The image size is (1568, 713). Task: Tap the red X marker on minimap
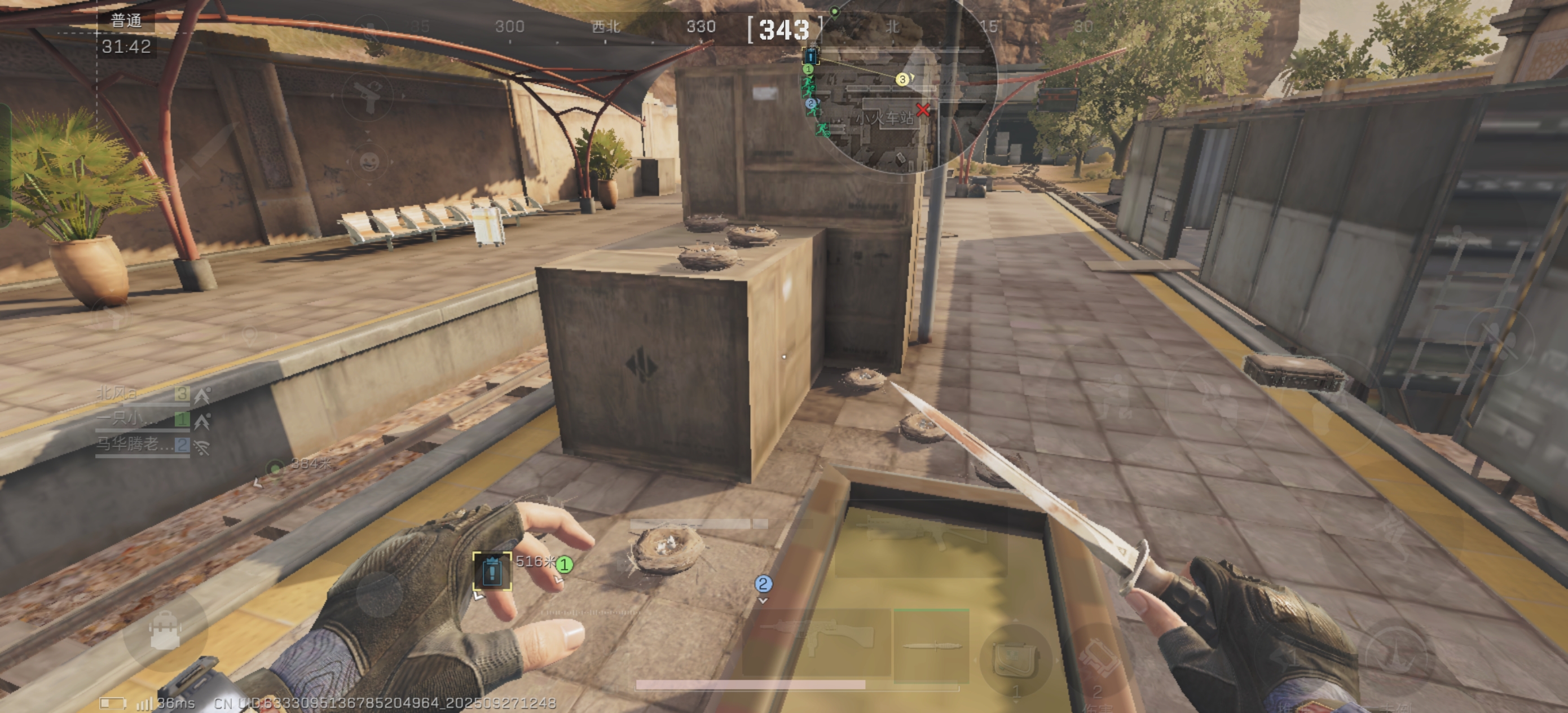923,110
